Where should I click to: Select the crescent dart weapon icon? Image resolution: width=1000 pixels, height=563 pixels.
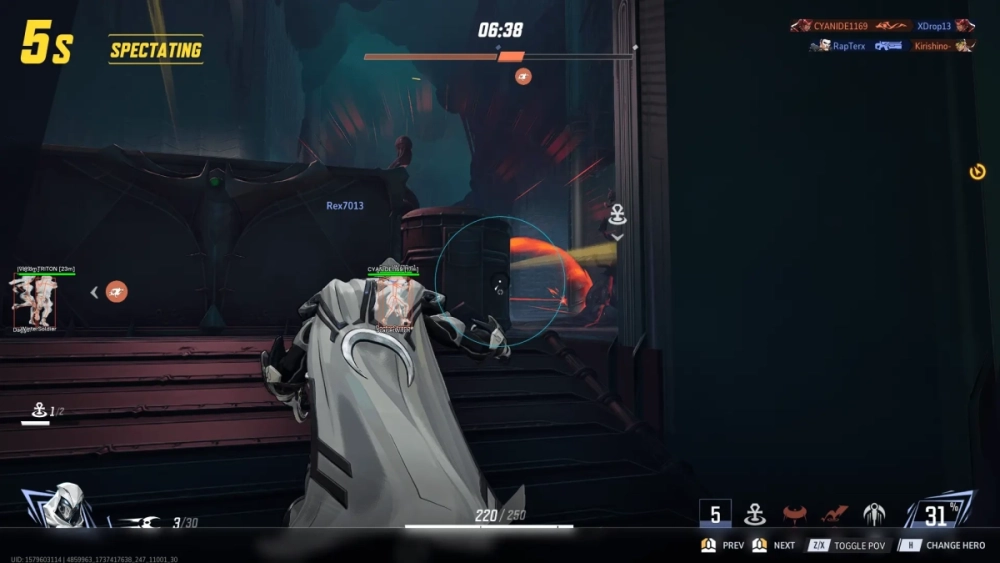(137, 522)
